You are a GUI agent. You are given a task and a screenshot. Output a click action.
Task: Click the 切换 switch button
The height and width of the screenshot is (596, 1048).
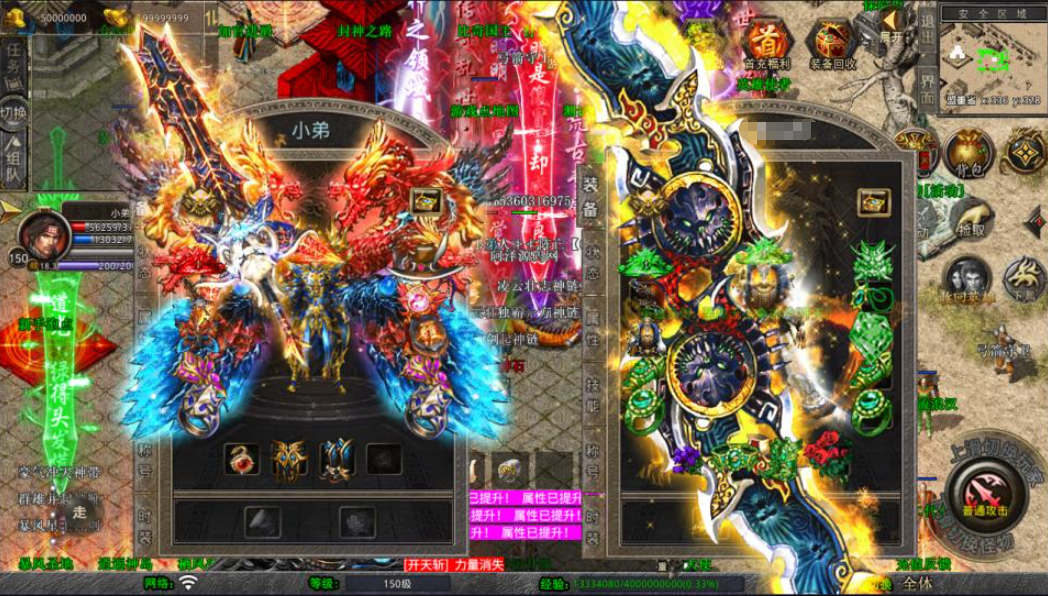14,112
